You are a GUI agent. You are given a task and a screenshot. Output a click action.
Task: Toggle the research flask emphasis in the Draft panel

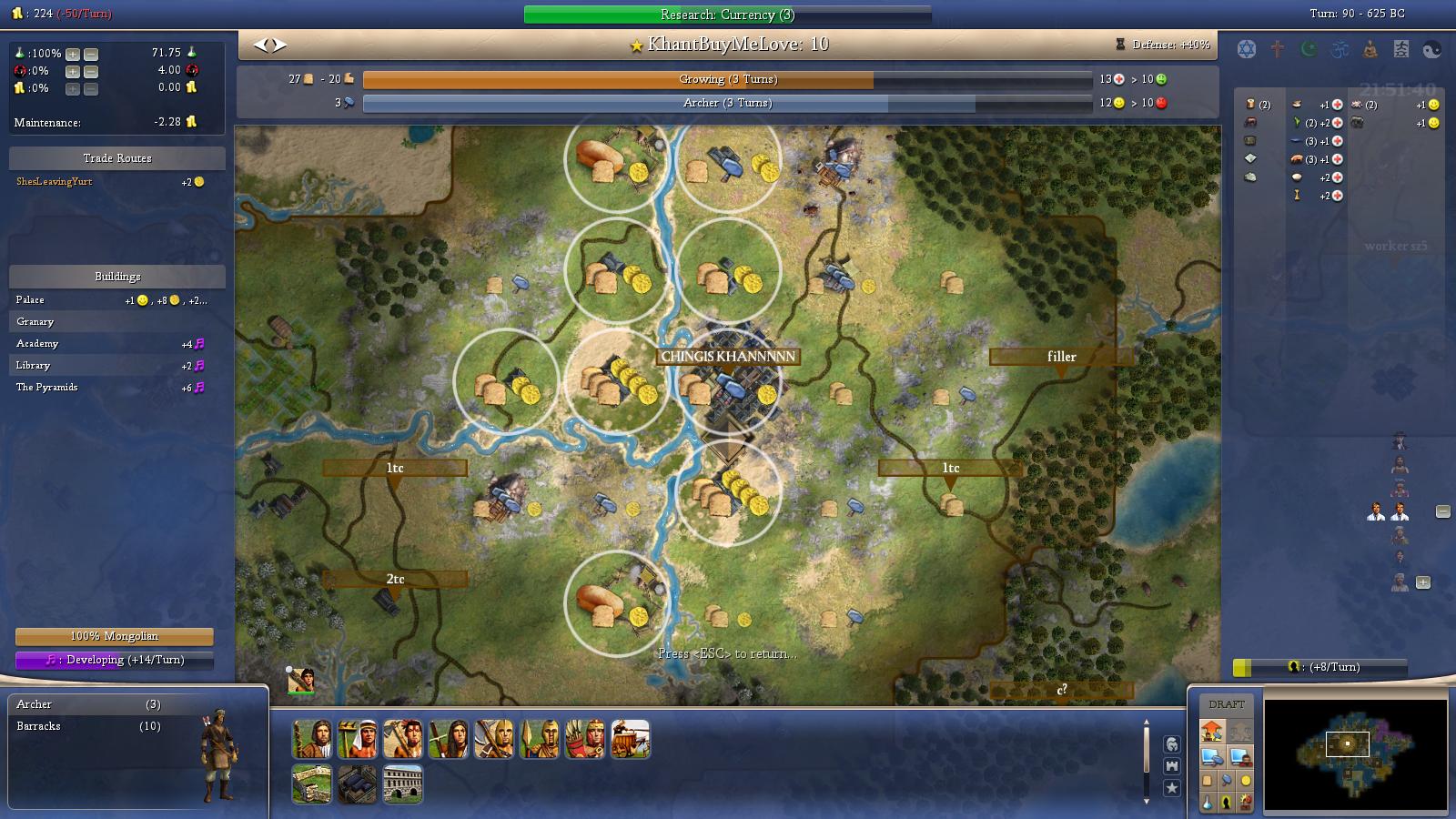(1208, 803)
